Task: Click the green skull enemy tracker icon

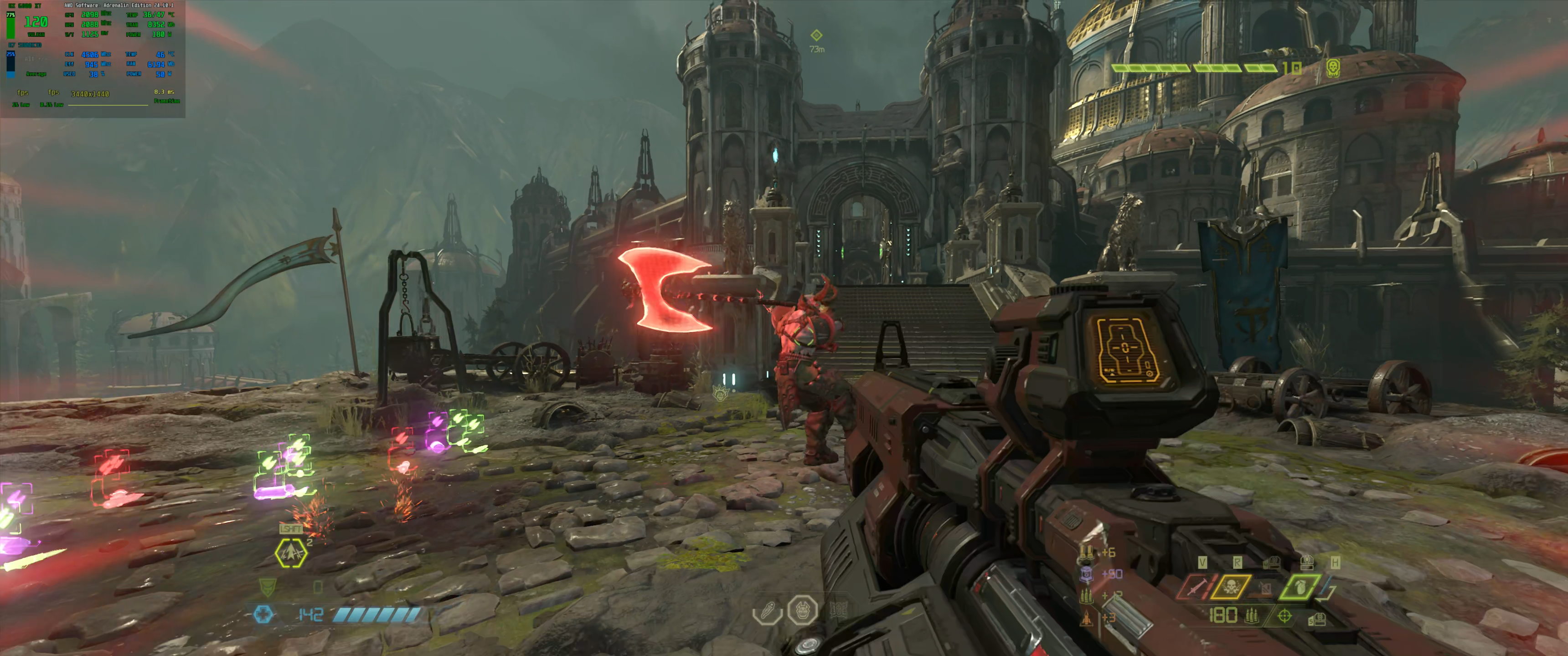Action: [1332, 67]
